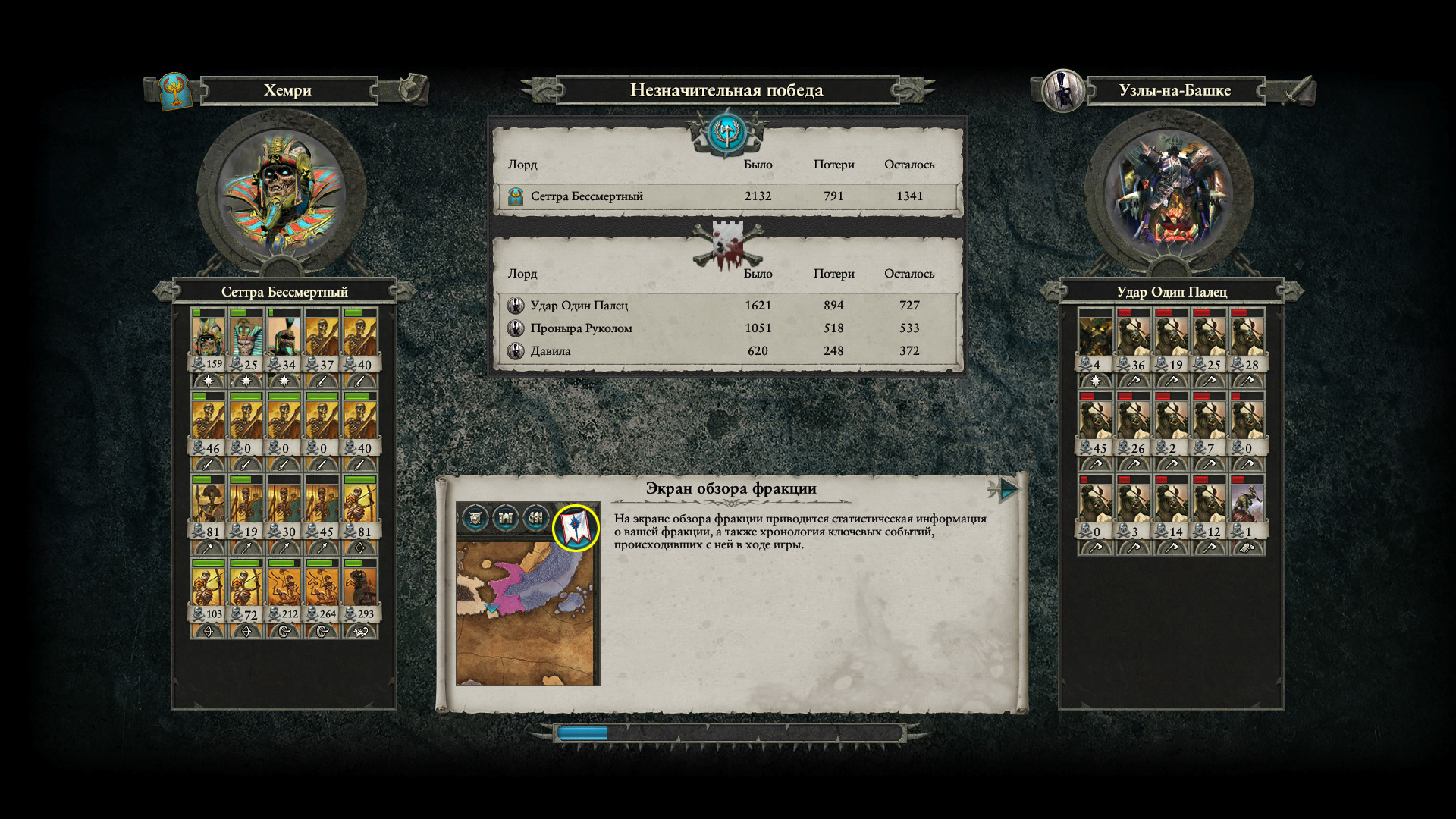This screenshot has width=1456, height=819.
Task: Choose the chariot unit card with 264 kills
Action: click(322, 590)
